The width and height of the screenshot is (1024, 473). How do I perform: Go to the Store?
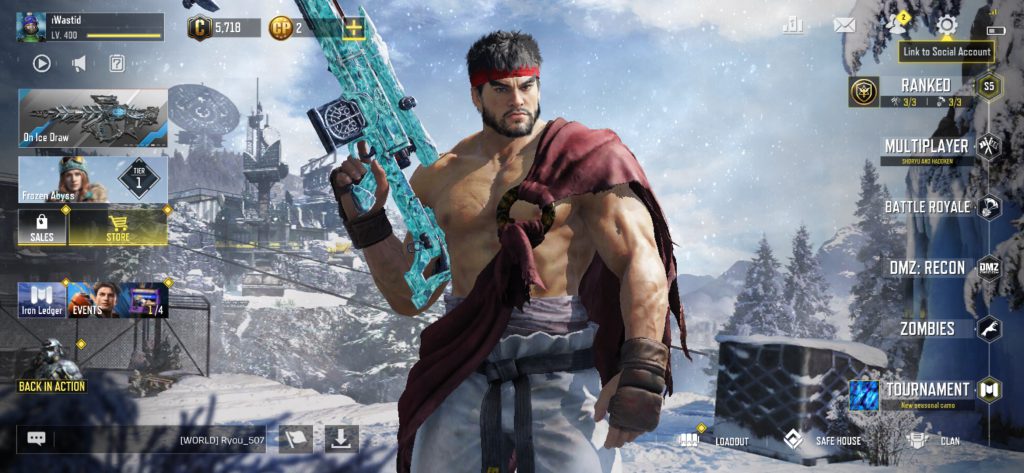(x=118, y=226)
